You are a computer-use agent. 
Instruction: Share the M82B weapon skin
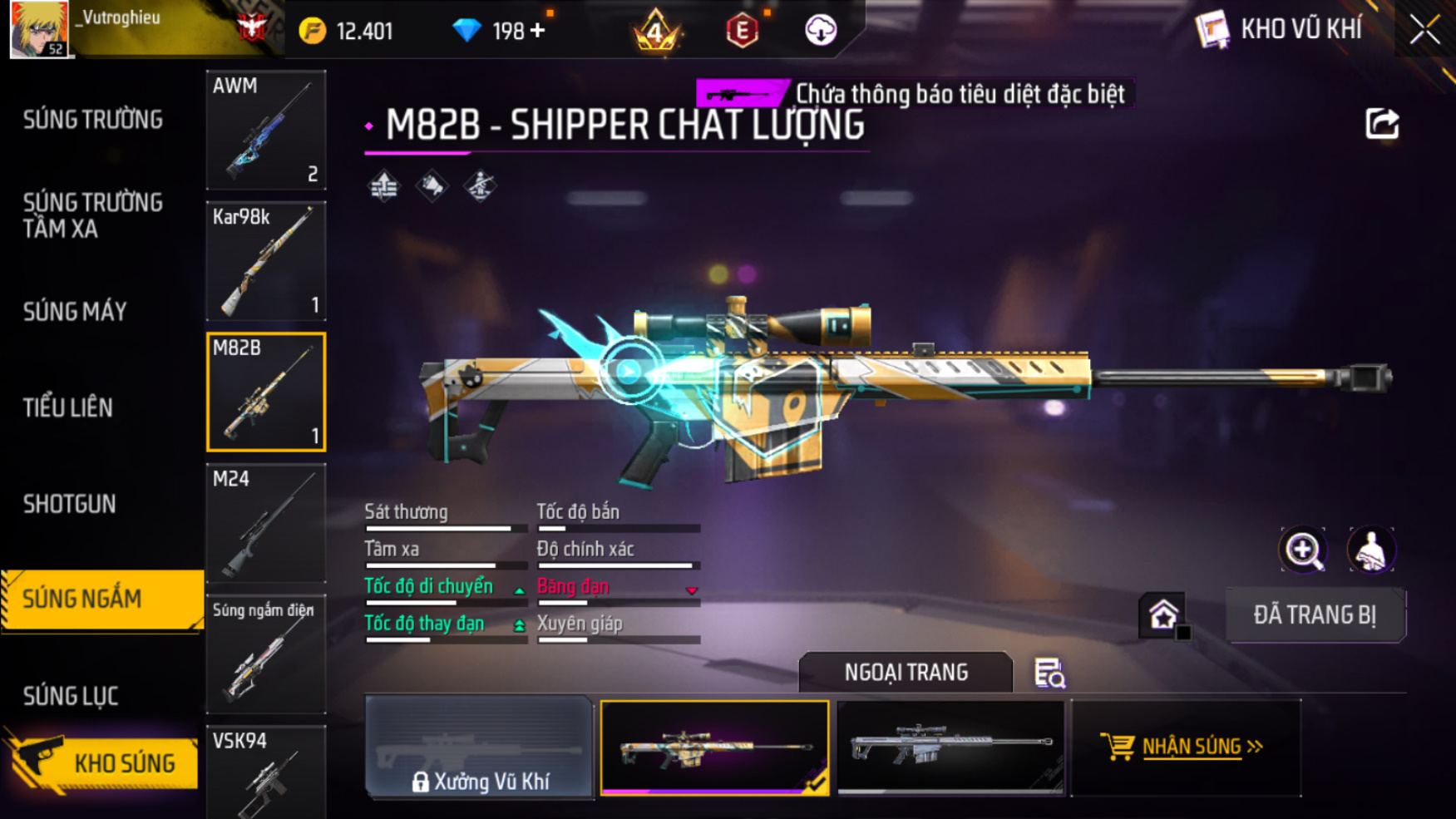pos(1381,125)
